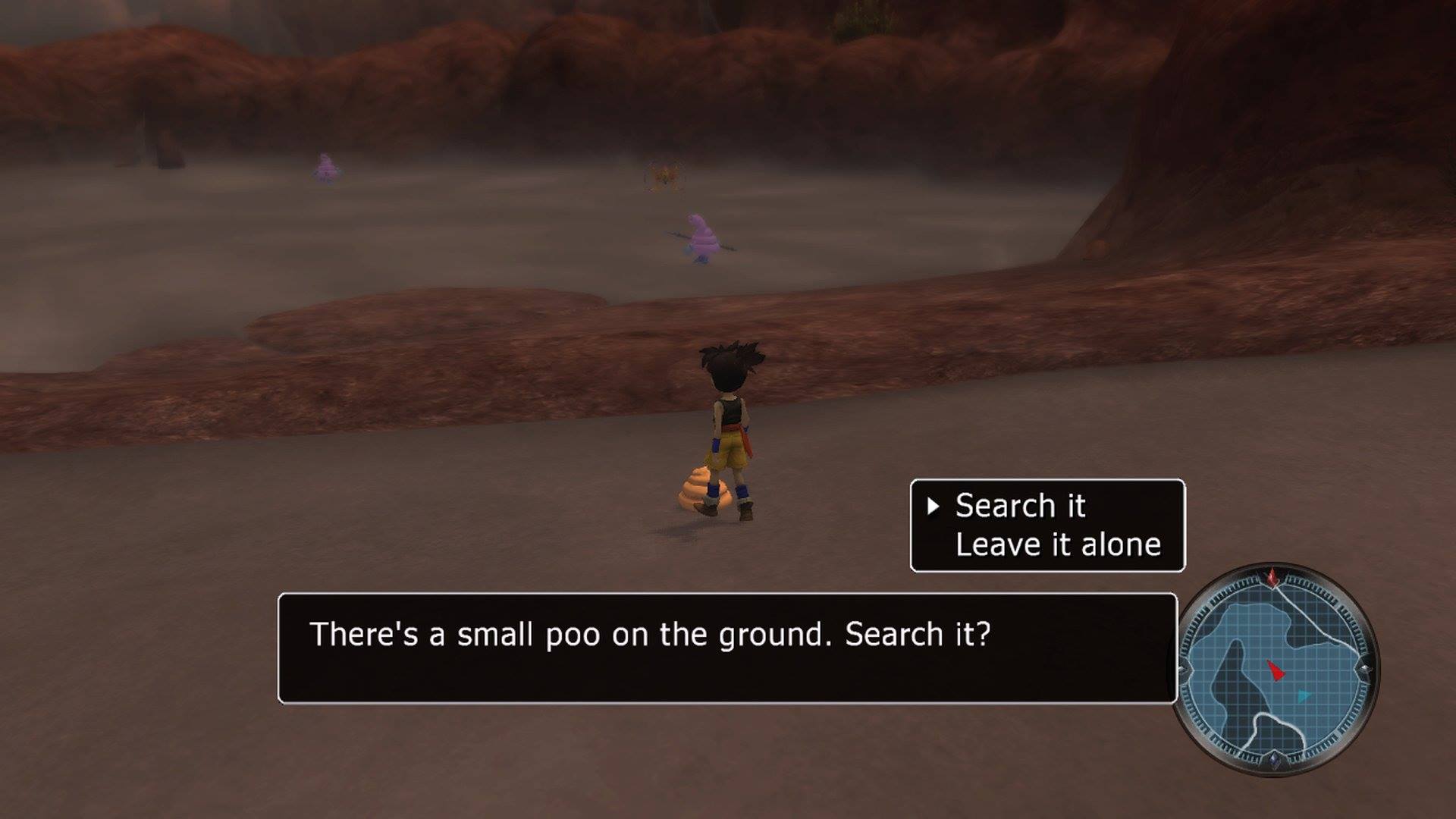Select "Leave it alone" in the prompt
1456x819 pixels.
tap(1057, 544)
